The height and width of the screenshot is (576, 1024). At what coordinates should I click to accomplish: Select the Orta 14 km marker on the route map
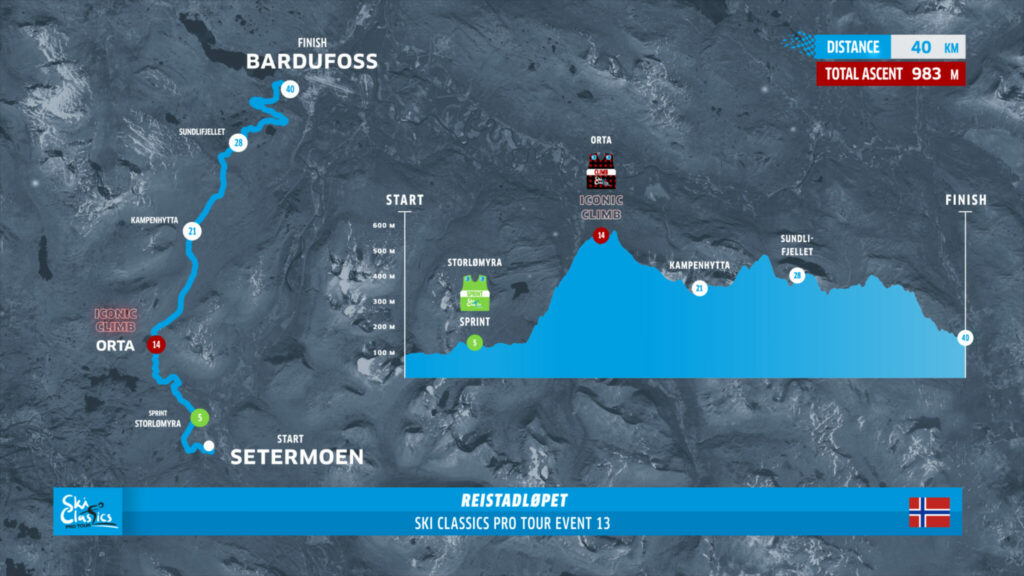coord(156,344)
